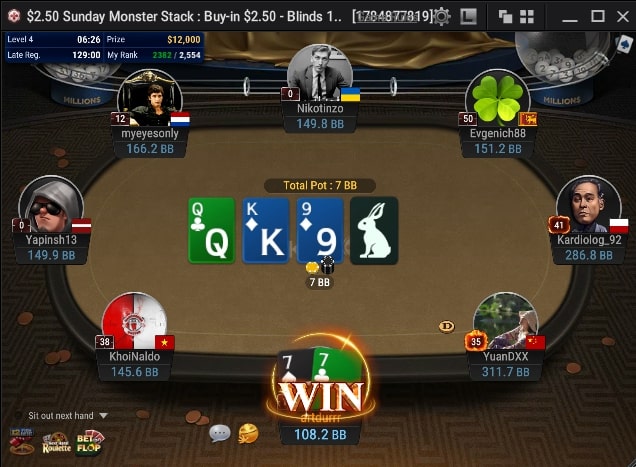Image resolution: width=636 pixels, height=467 pixels.
Task: Open the Bet on Flop side game
Action: pyautogui.click(x=90, y=441)
